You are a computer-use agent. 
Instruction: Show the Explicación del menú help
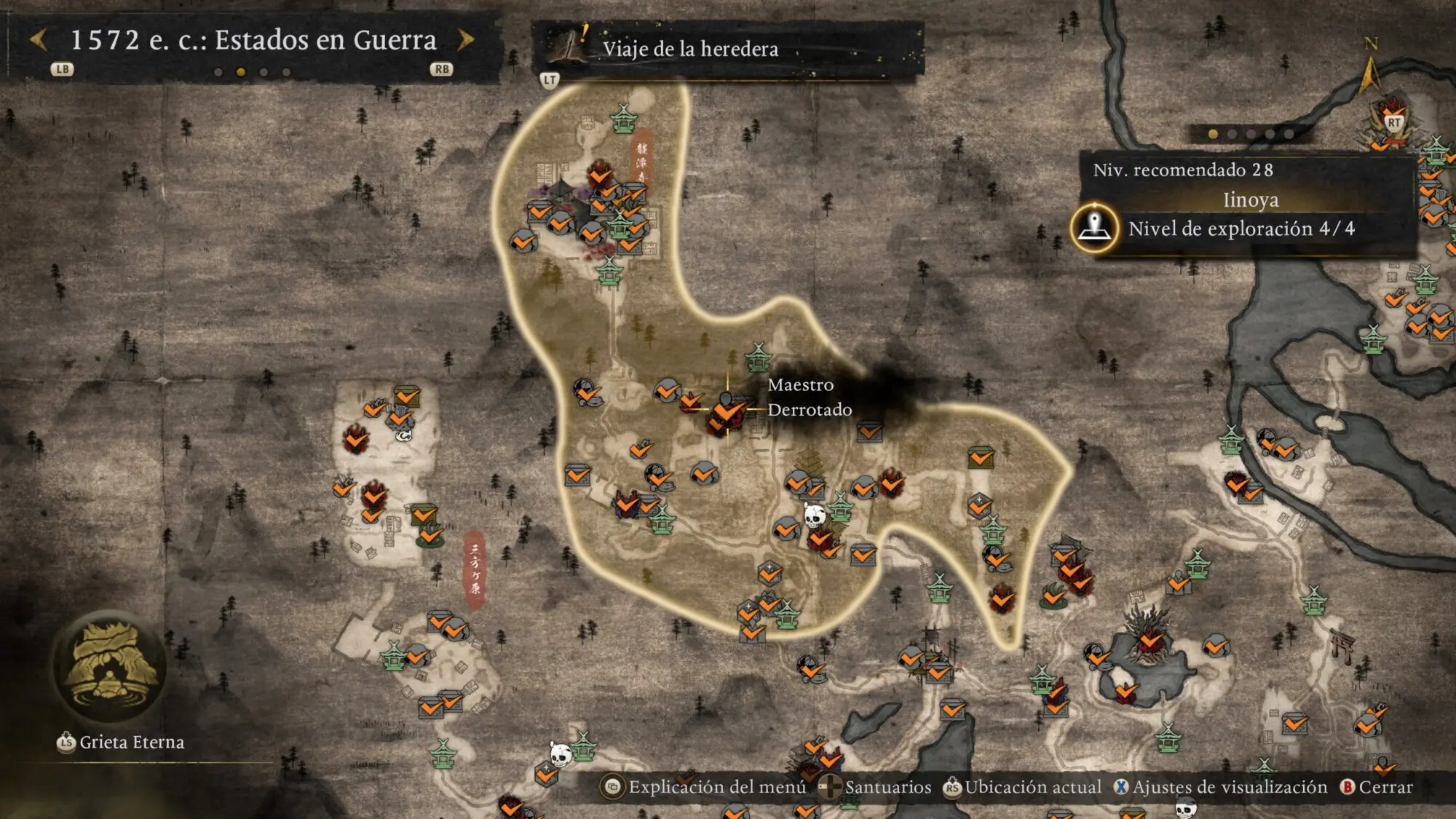[704, 787]
